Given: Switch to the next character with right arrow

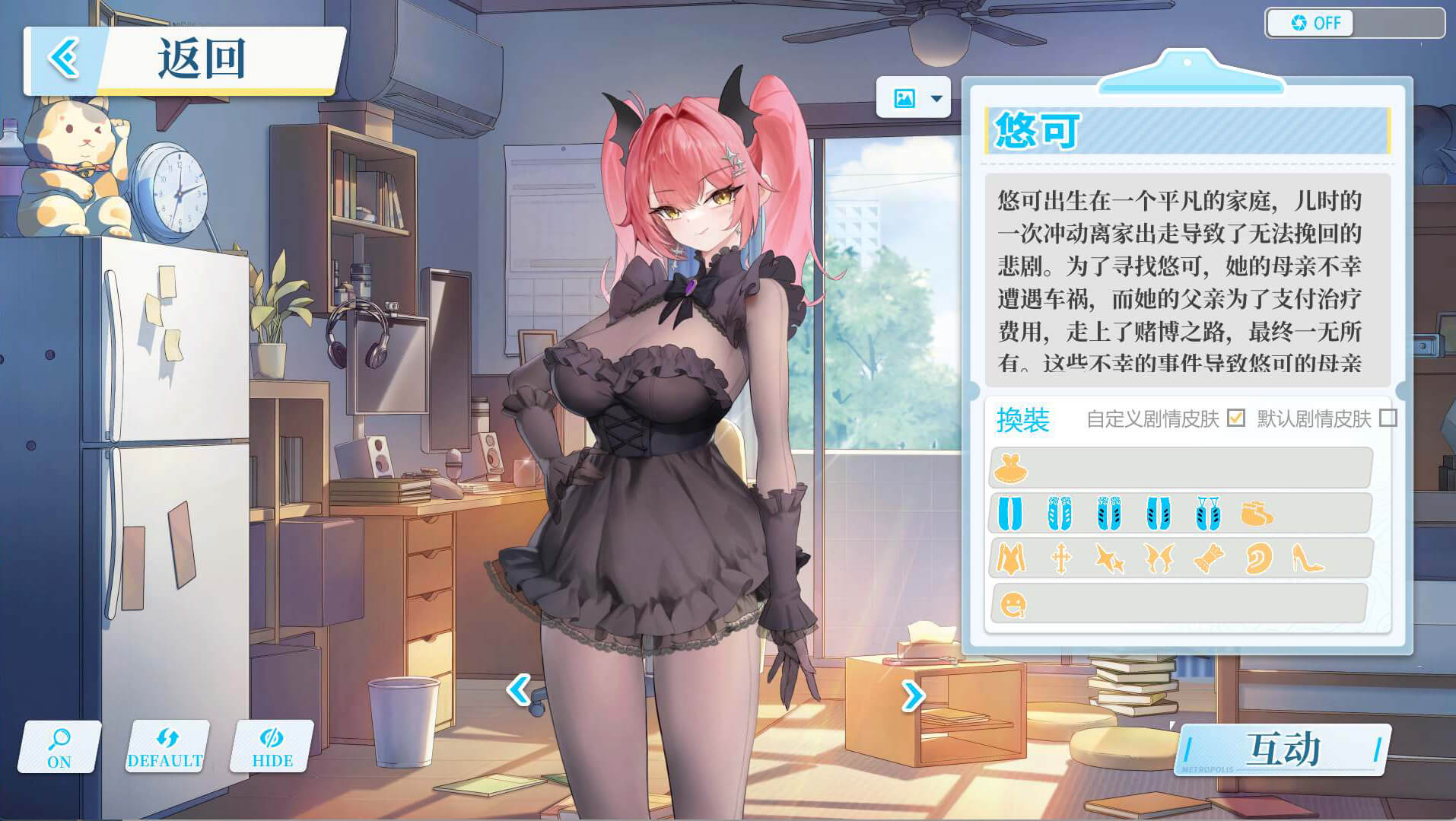Looking at the screenshot, I should click(913, 695).
